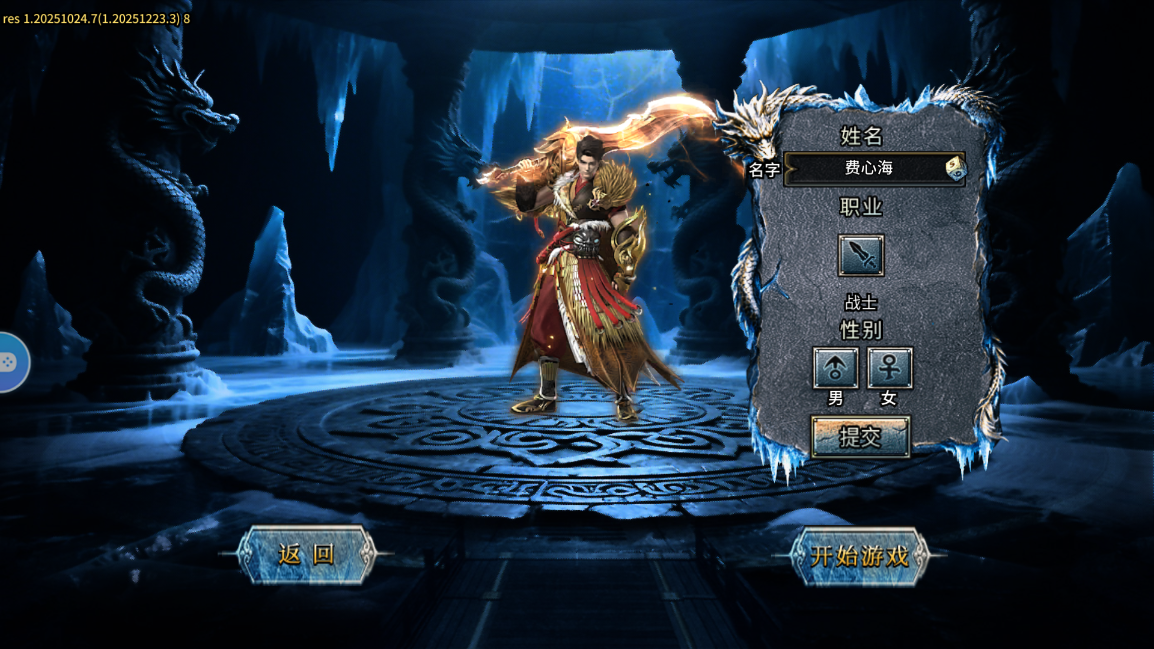Focus the character name input field
Screen dimensions: 1154x649
pos(866,169)
